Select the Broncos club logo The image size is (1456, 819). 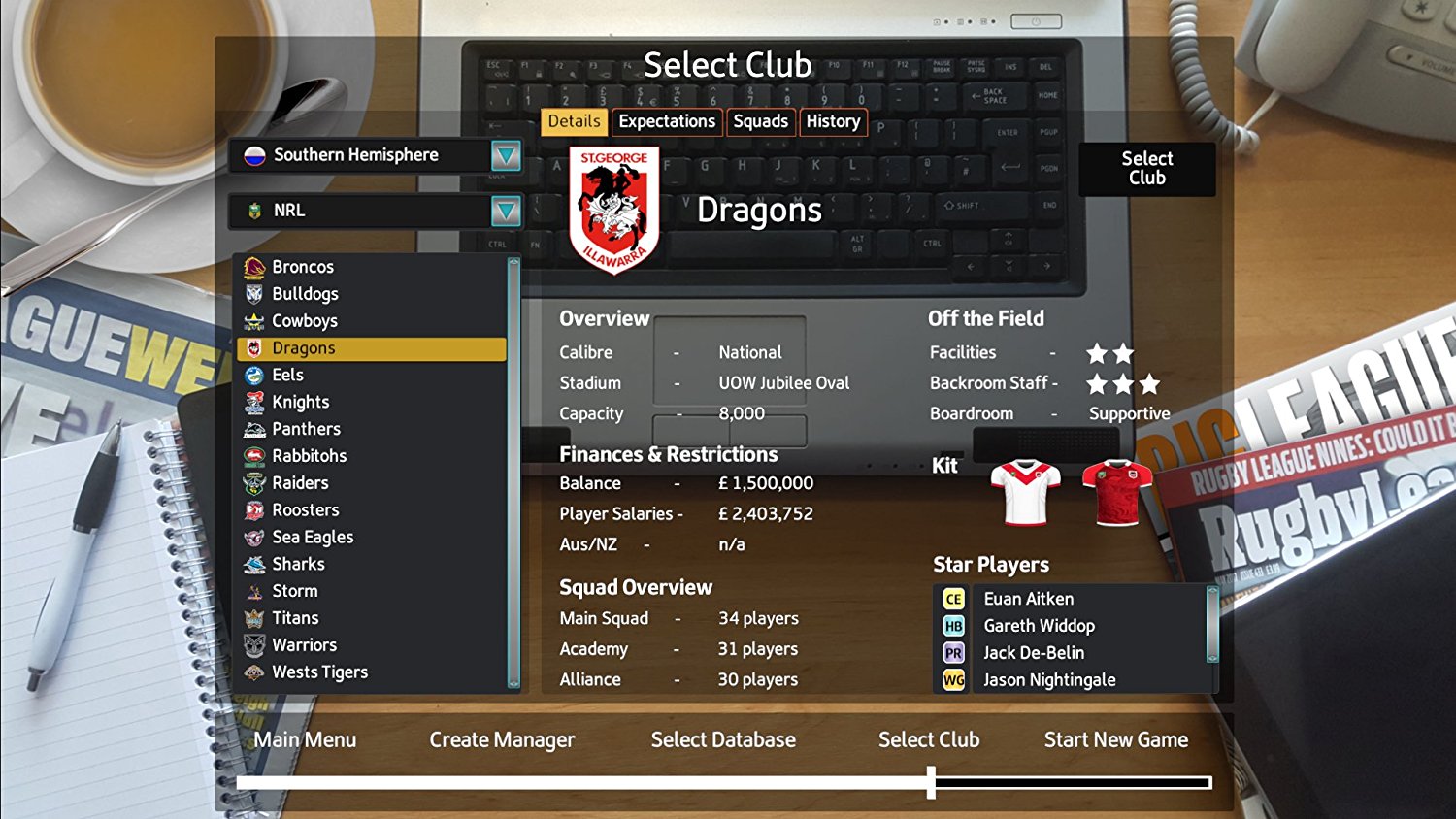253,266
